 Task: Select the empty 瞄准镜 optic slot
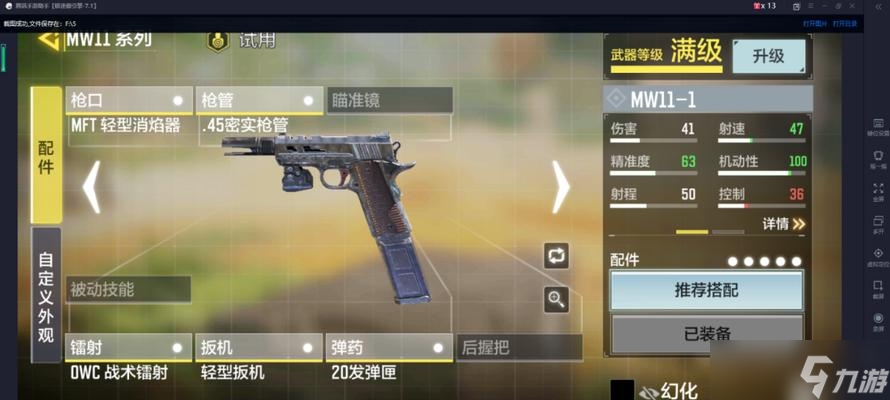coord(389,100)
